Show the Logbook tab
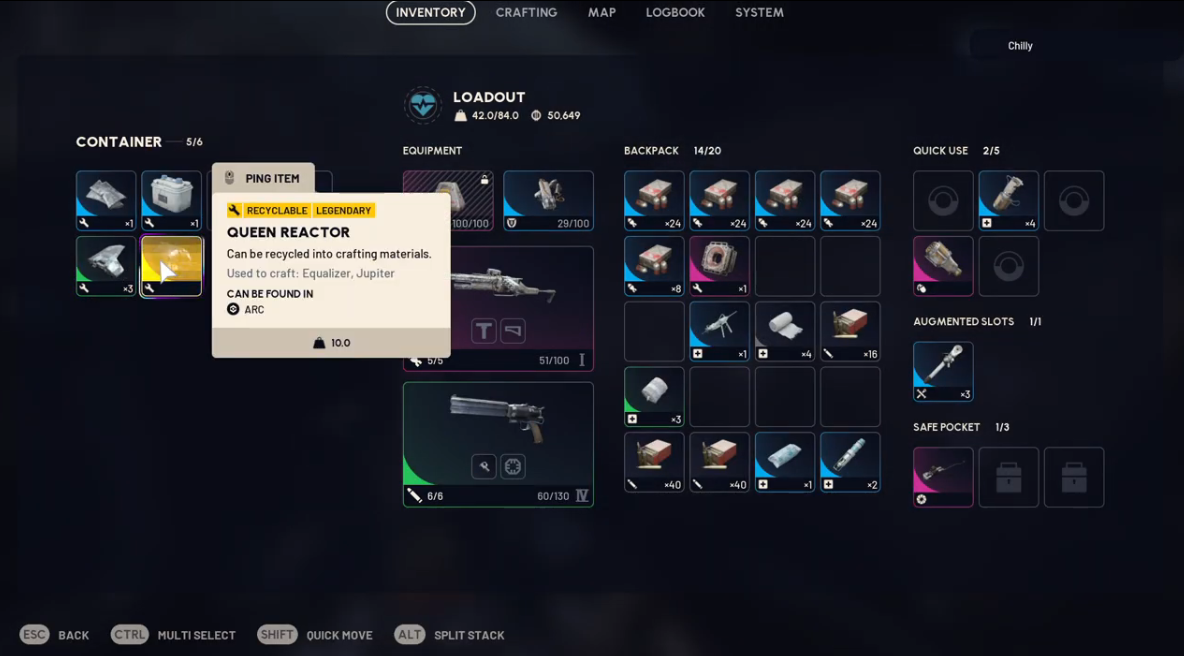Screen dimensions: 1184x656 675,13
